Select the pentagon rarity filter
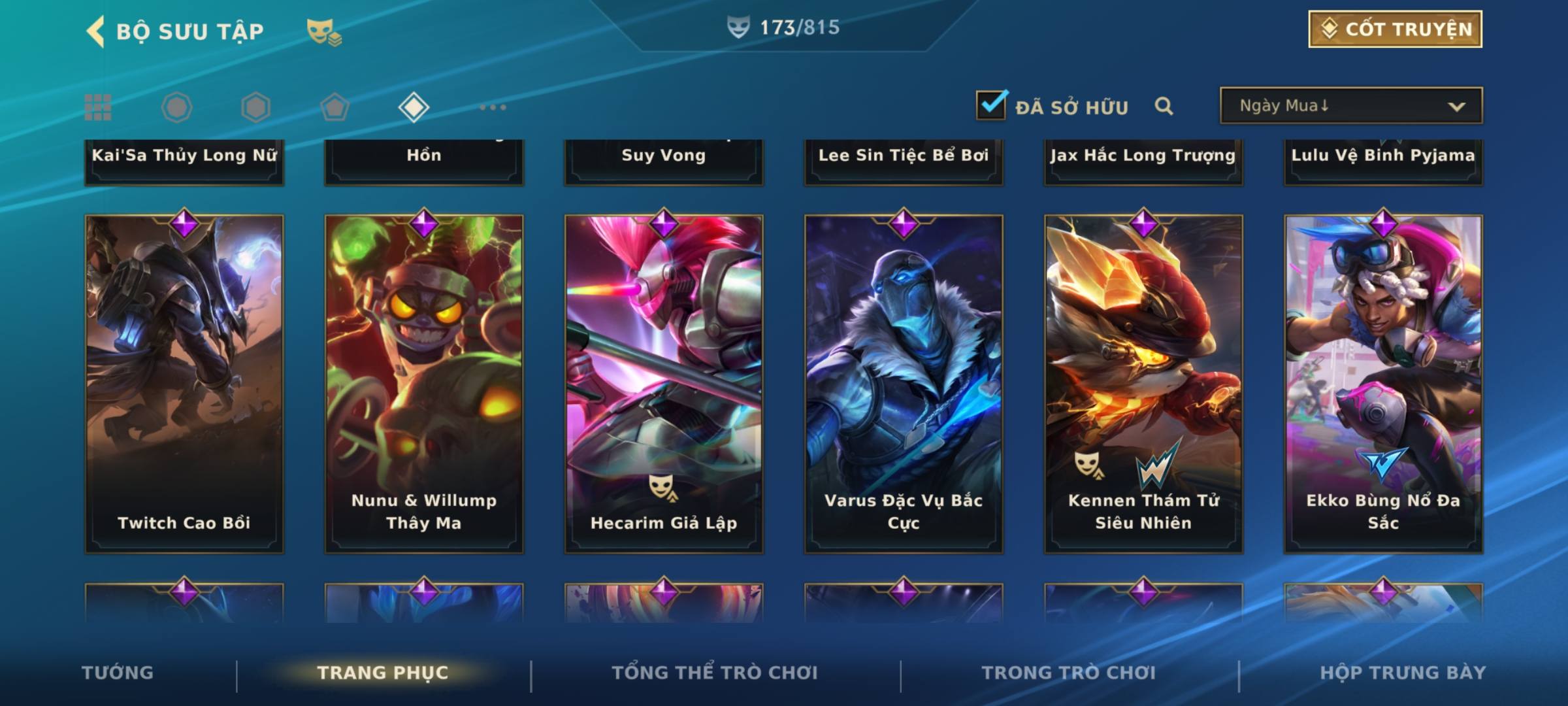Viewport: 1568px width, 706px height. [335, 107]
